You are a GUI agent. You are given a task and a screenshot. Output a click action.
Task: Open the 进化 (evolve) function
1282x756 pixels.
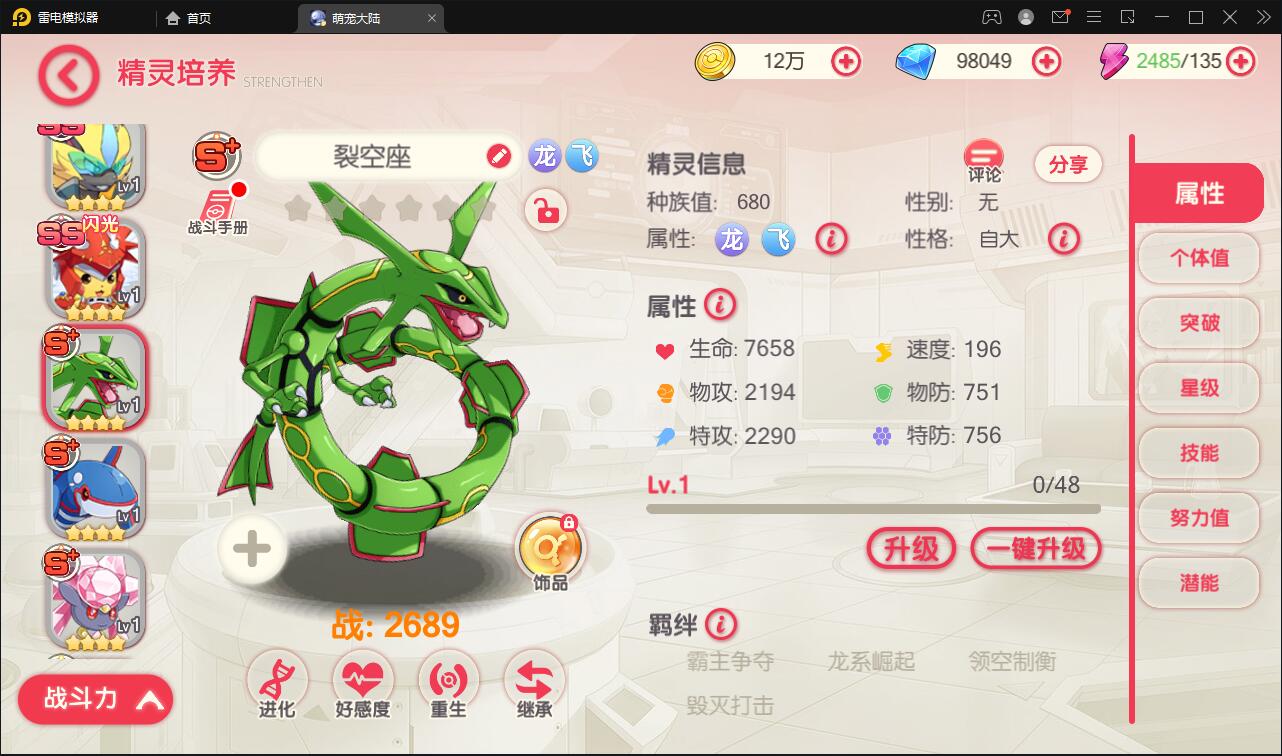[278, 680]
